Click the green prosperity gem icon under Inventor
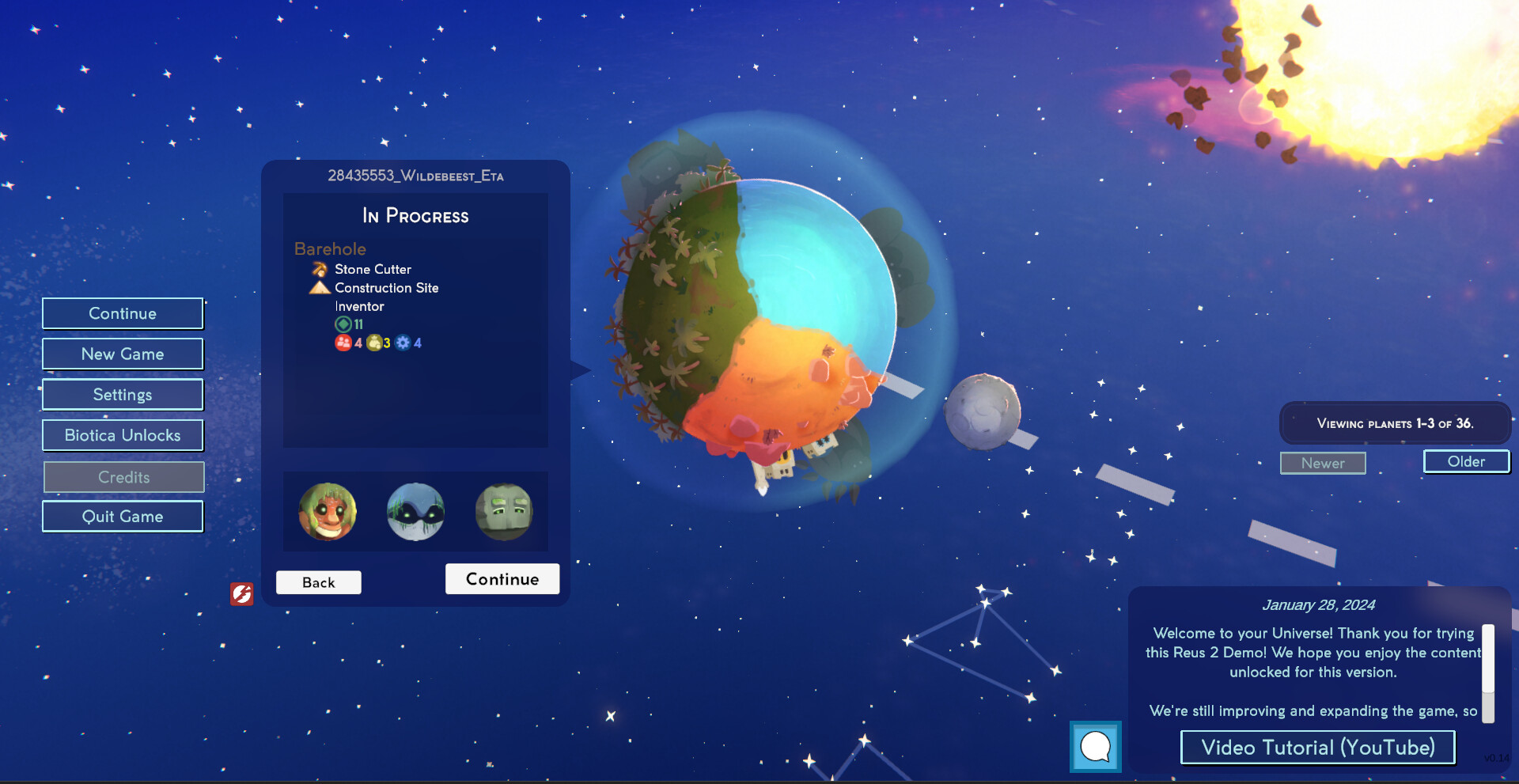 pos(343,324)
